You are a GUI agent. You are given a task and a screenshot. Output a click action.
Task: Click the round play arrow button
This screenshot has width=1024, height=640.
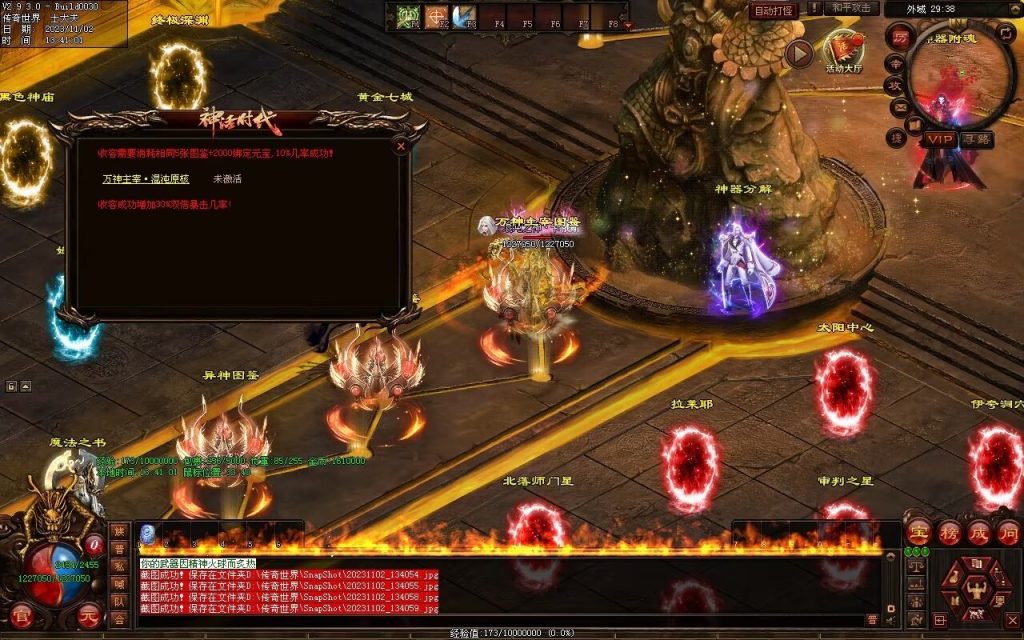point(798,53)
